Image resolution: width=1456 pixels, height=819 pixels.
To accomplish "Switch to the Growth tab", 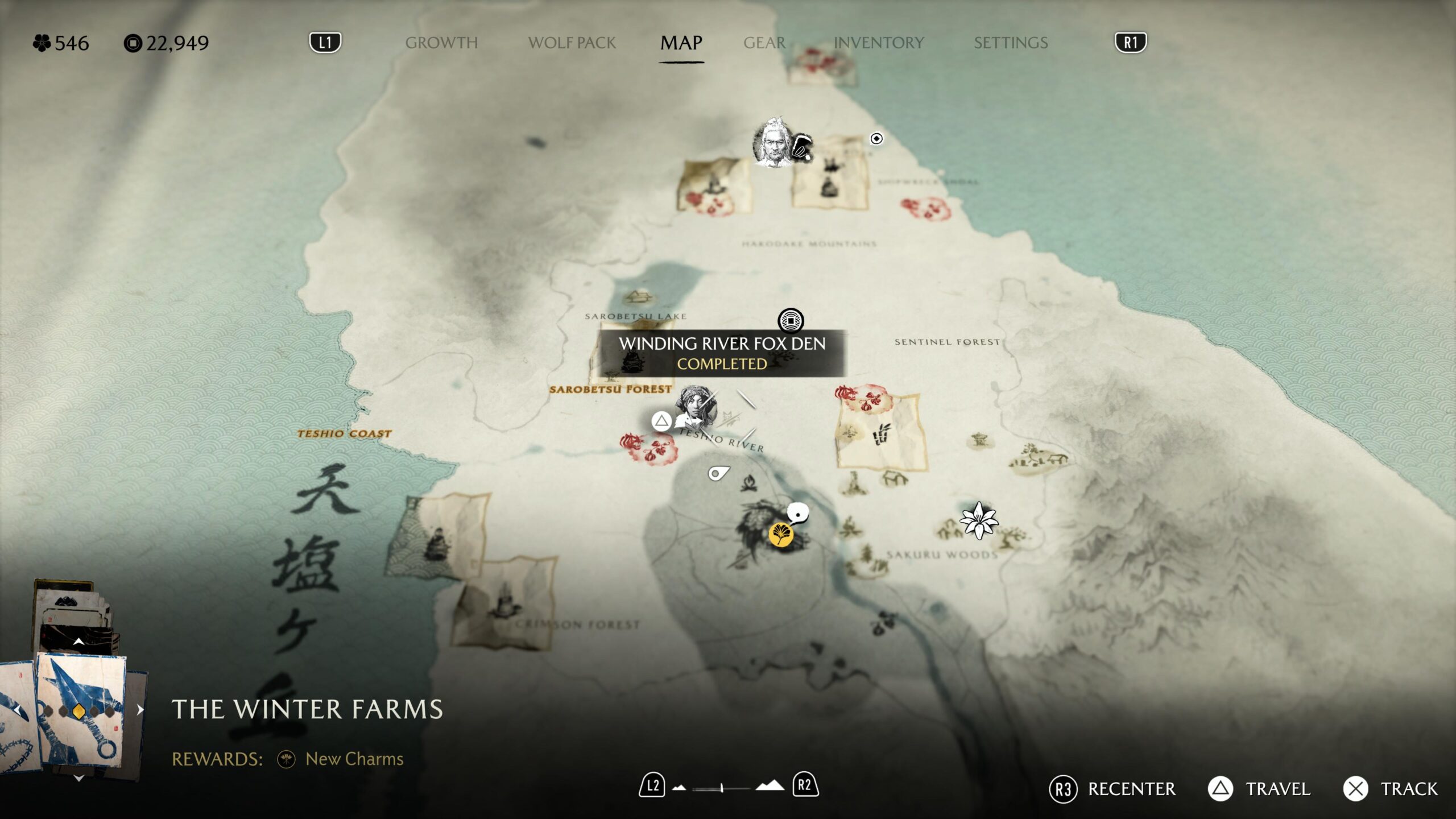I will click(x=441, y=43).
